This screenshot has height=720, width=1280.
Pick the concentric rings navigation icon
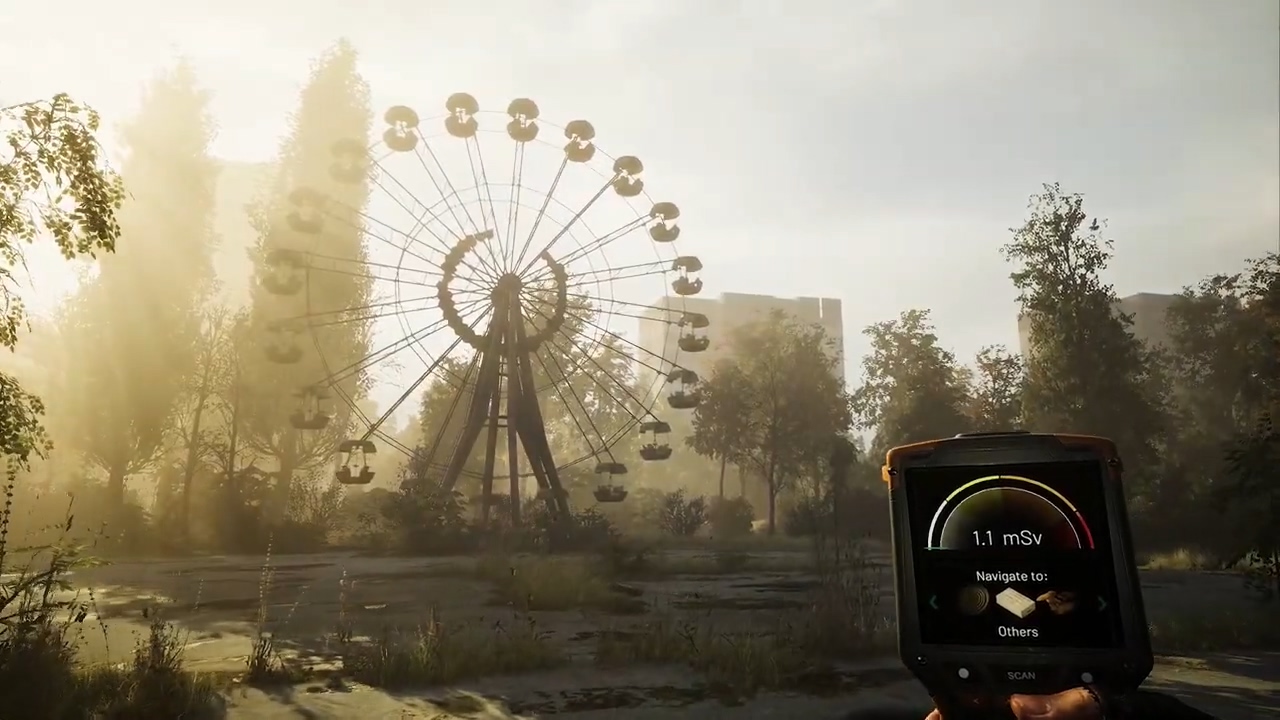(973, 600)
